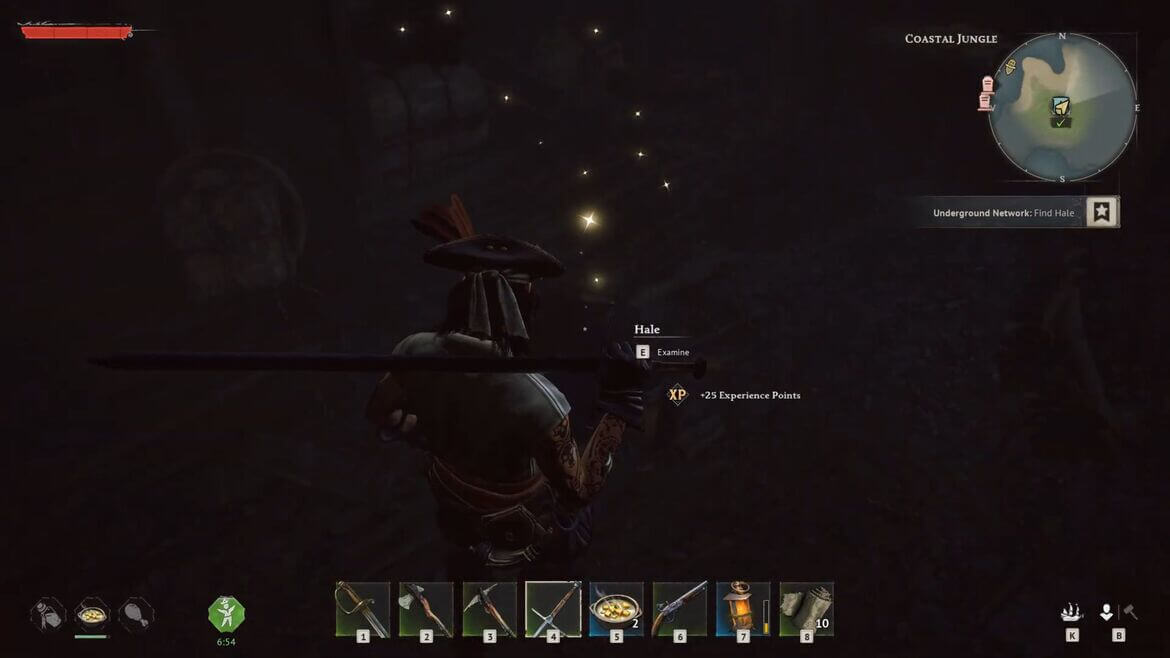Select the meat drumstick food slot

pos(136,614)
